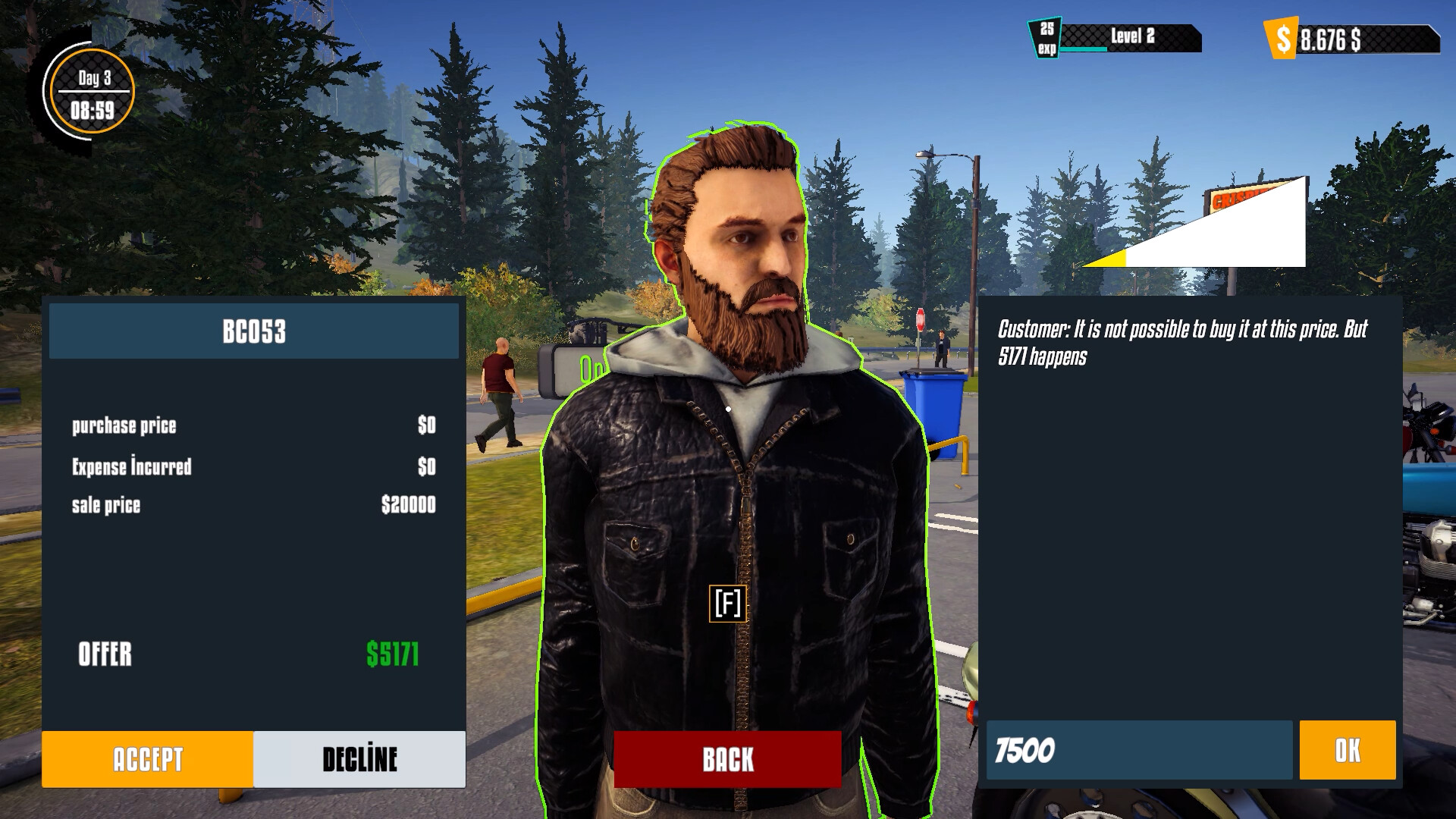Accept the customer's offer

point(149,758)
